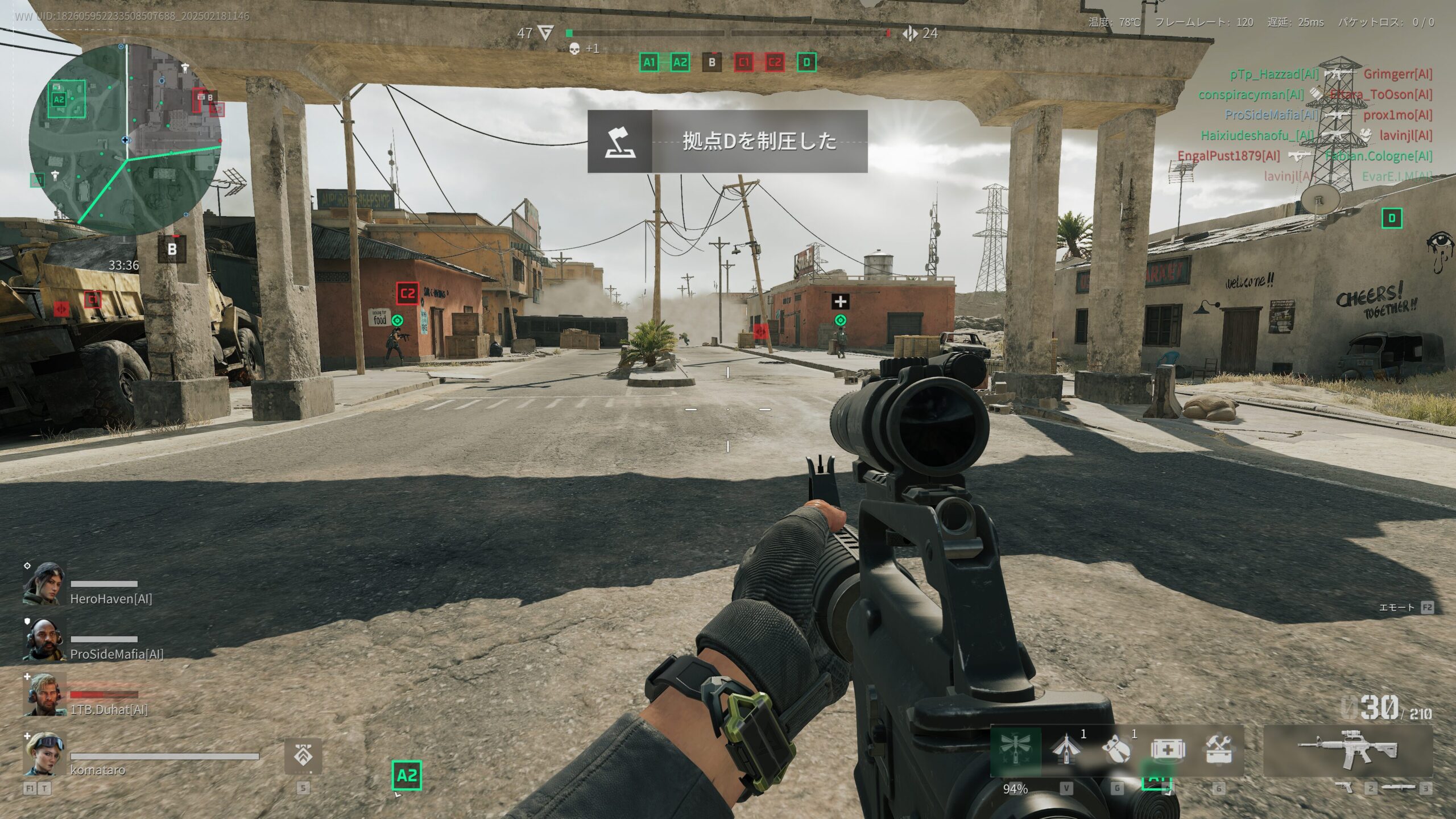The height and width of the screenshot is (819, 1456).
Task: Activate the dragonfly drone ability
Action: [x=1016, y=750]
